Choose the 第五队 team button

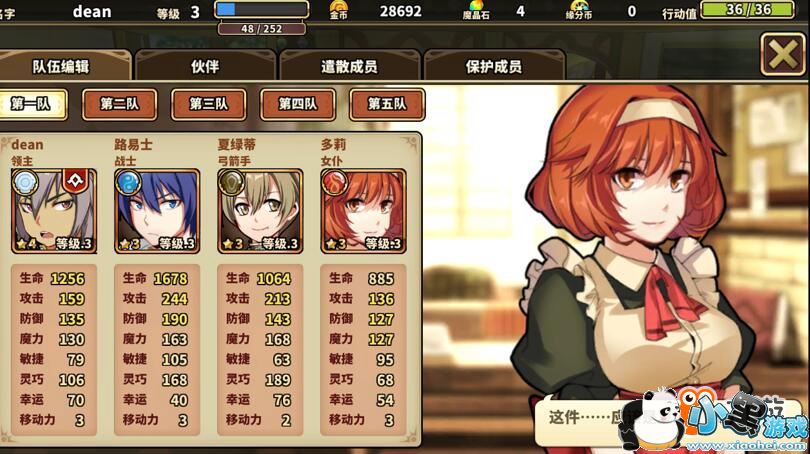click(387, 104)
